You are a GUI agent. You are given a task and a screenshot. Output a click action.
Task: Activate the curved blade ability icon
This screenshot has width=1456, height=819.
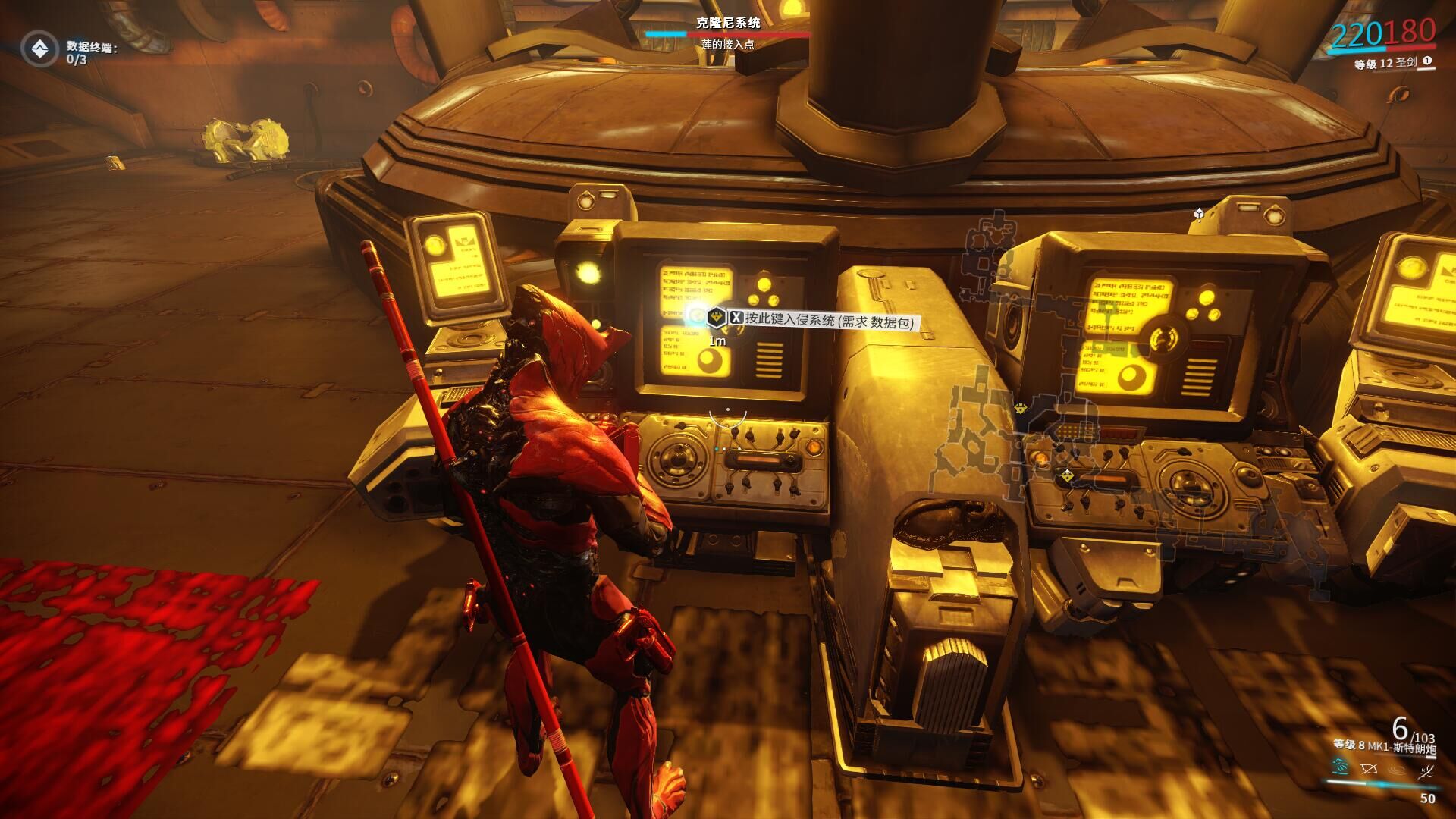tap(1426, 770)
